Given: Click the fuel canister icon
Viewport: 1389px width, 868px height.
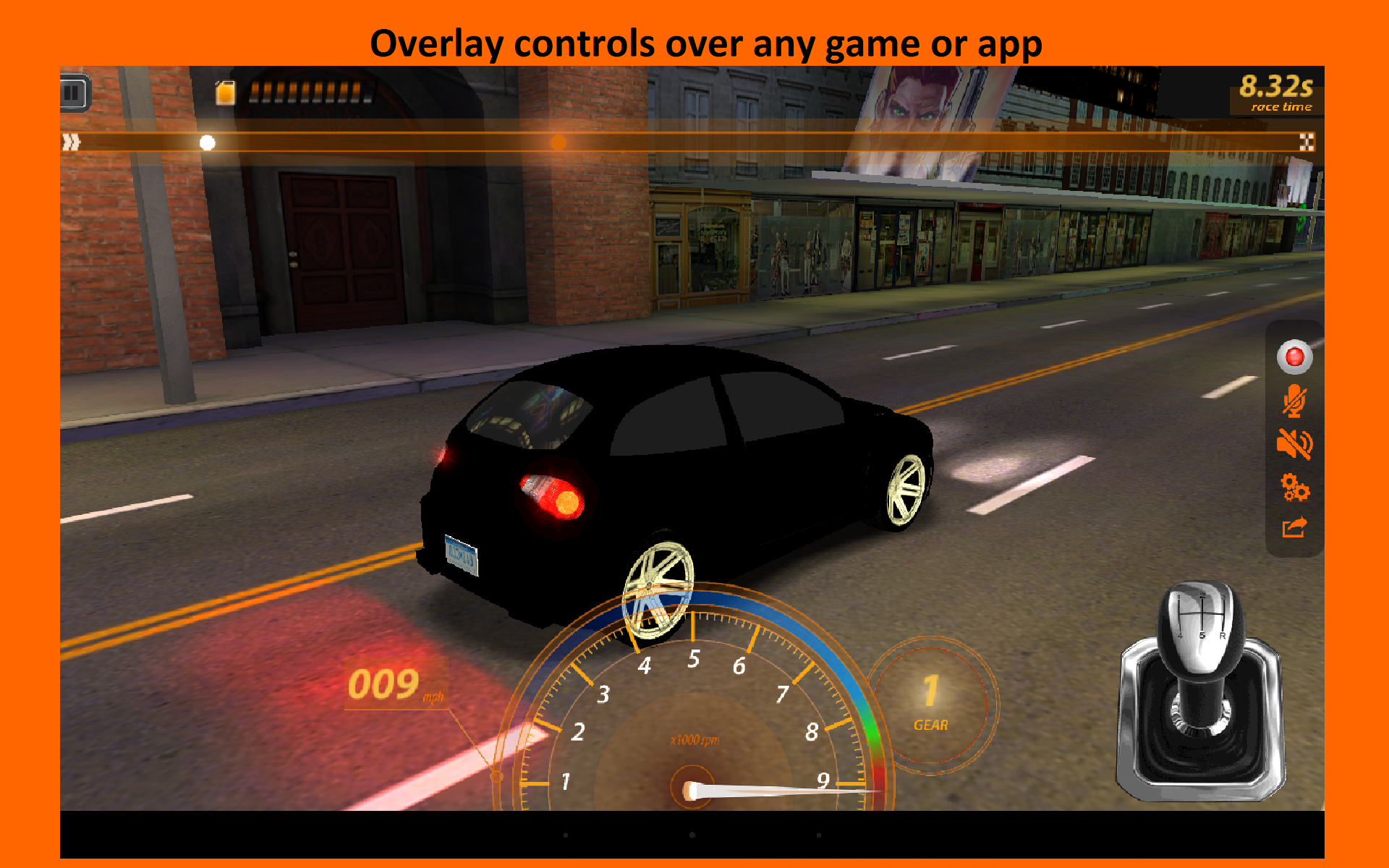Looking at the screenshot, I should coord(225,91).
